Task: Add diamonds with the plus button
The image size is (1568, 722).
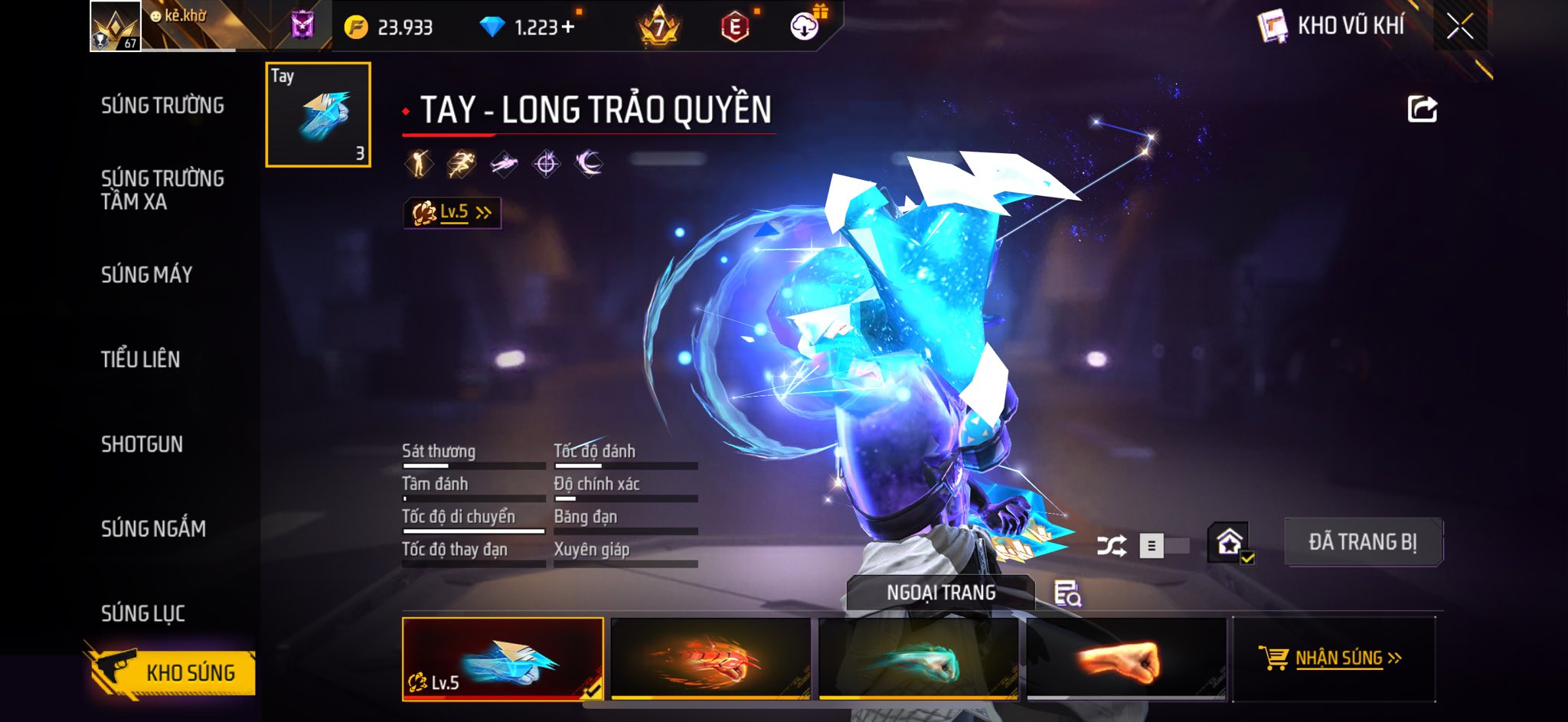Action: (x=567, y=28)
